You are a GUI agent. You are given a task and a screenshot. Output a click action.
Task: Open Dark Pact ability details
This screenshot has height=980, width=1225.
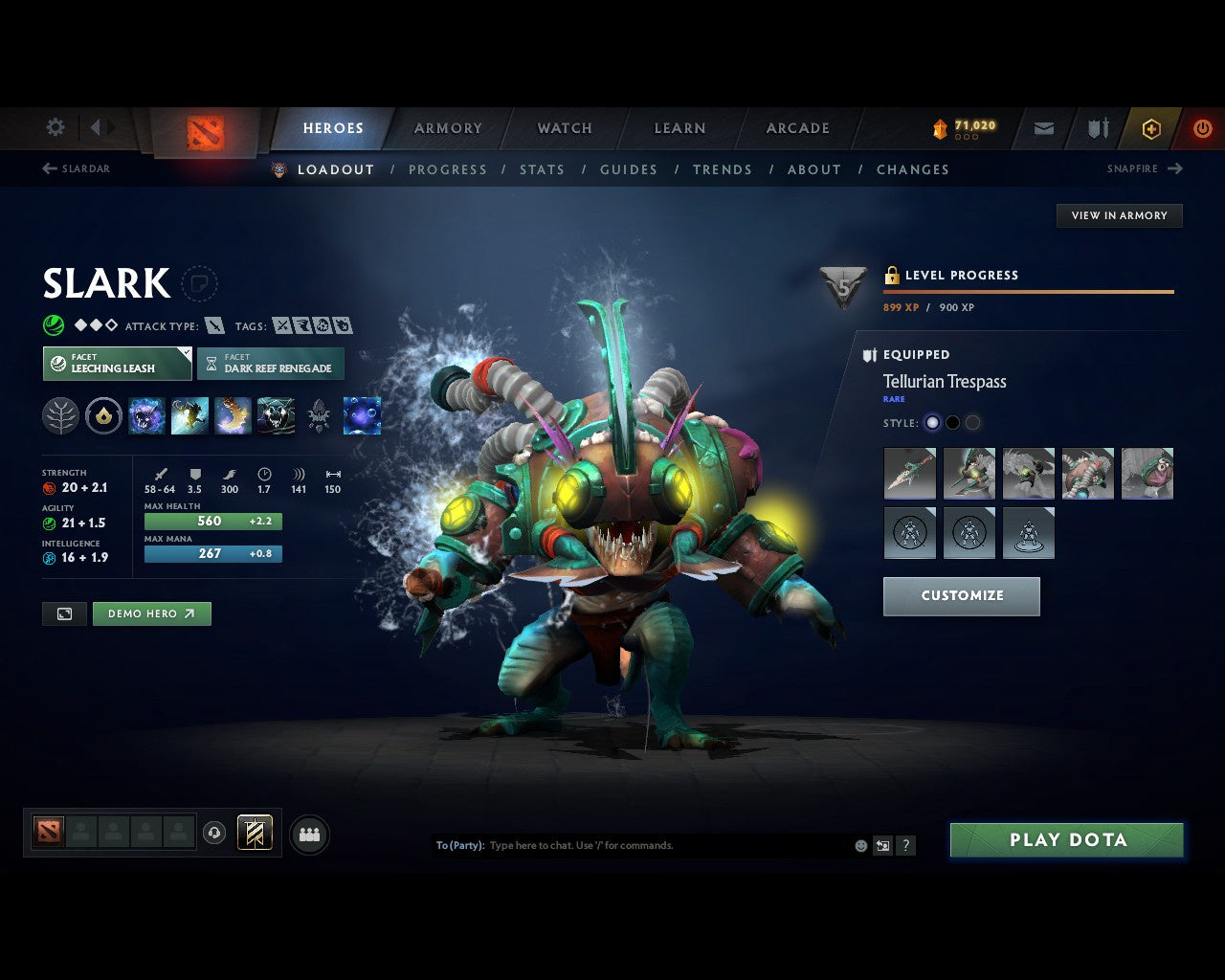146,414
